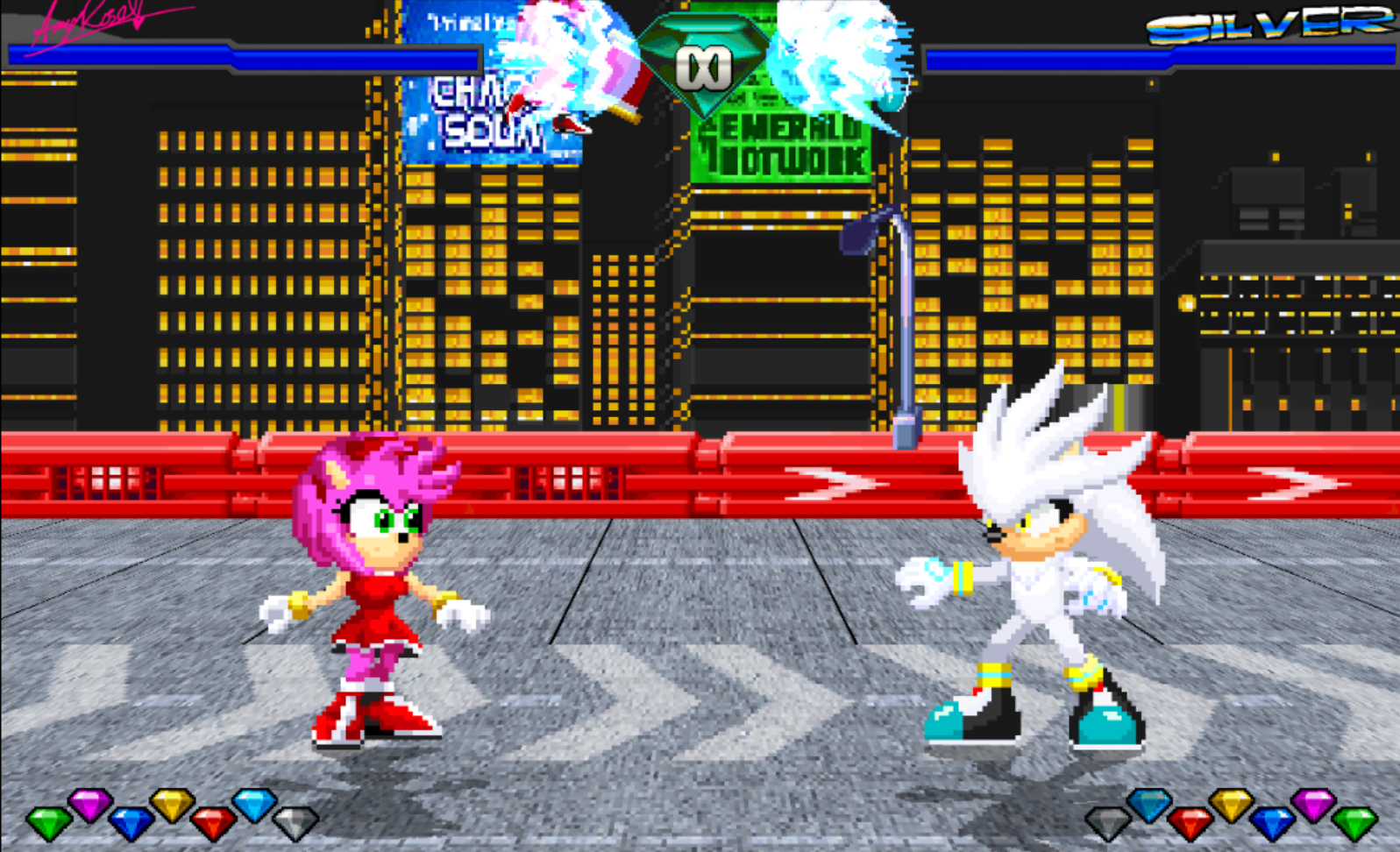Click the pink Chaos Emerald in Silver's row
The image size is (1400, 852).
coord(1311,804)
